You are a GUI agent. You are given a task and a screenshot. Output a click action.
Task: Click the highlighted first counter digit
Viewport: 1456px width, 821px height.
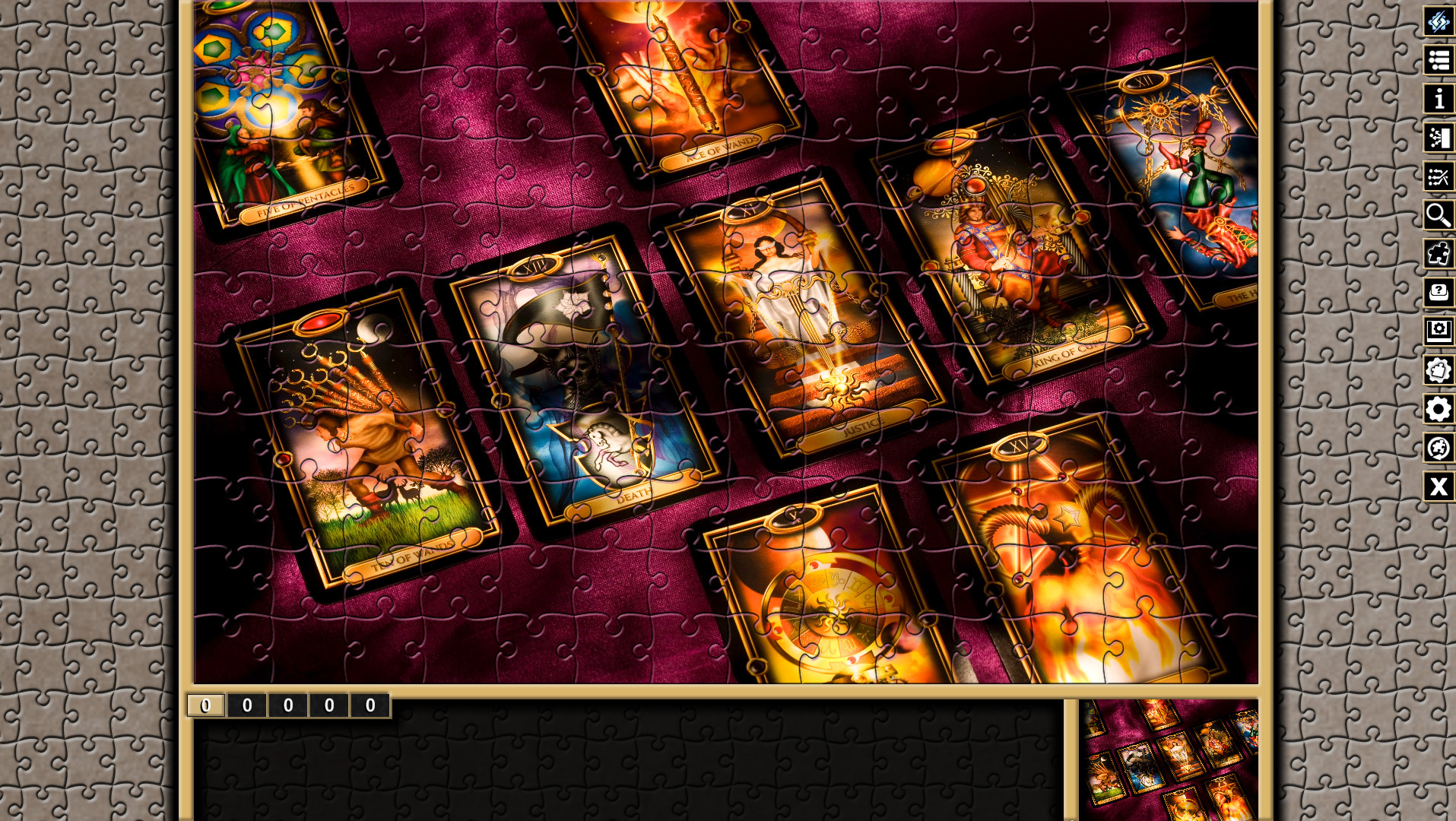point(204,705)
